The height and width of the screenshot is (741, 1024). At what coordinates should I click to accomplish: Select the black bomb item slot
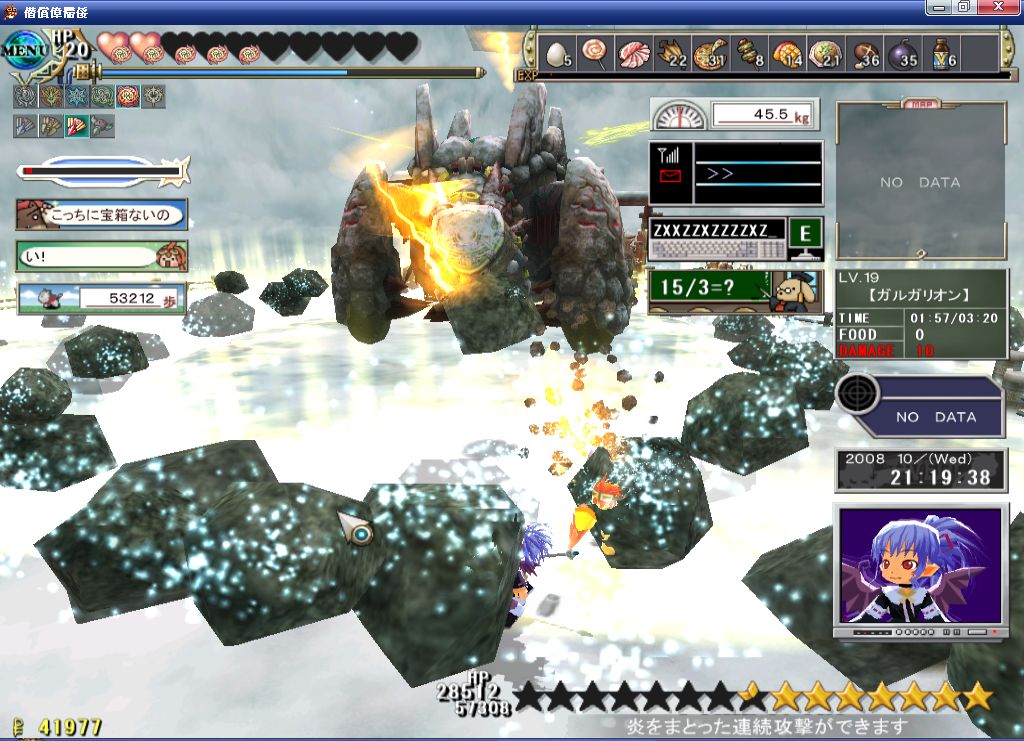[x=900, y=54]
